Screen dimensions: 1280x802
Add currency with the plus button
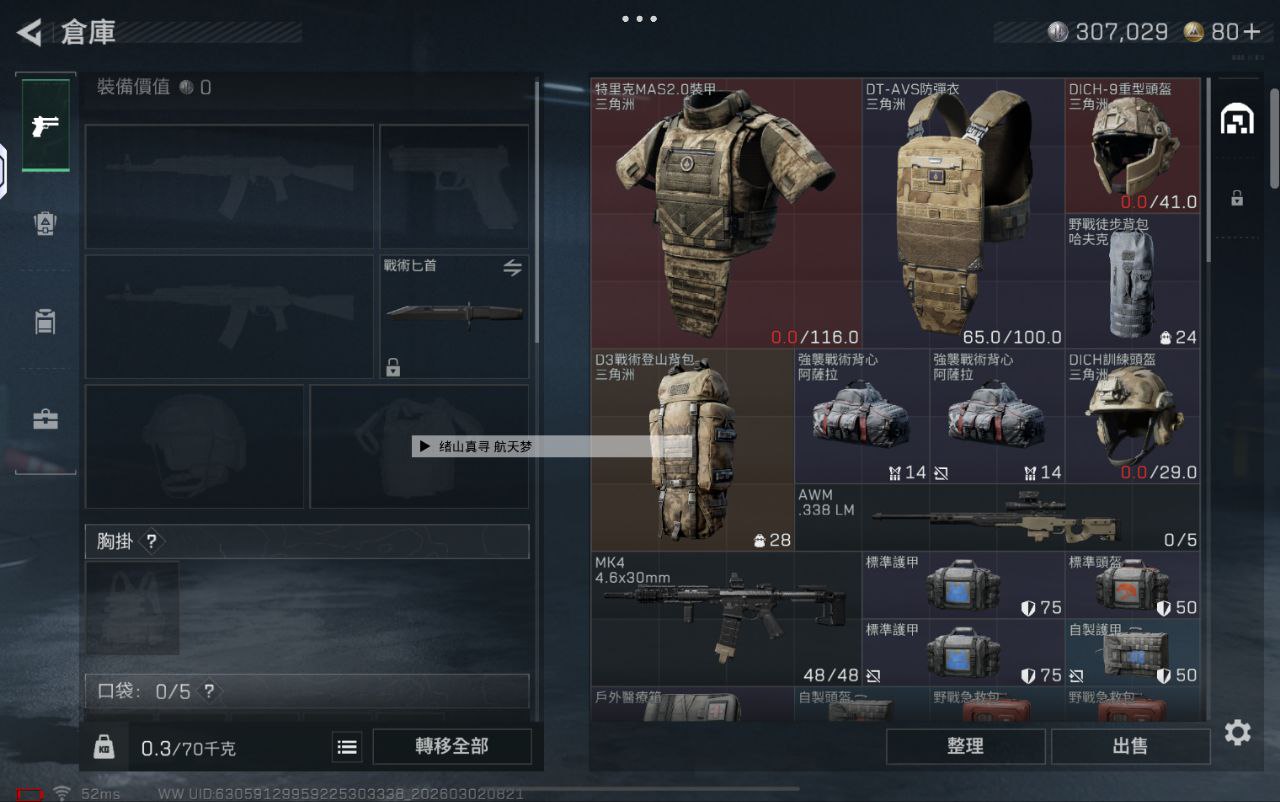tap(1251, 32)
